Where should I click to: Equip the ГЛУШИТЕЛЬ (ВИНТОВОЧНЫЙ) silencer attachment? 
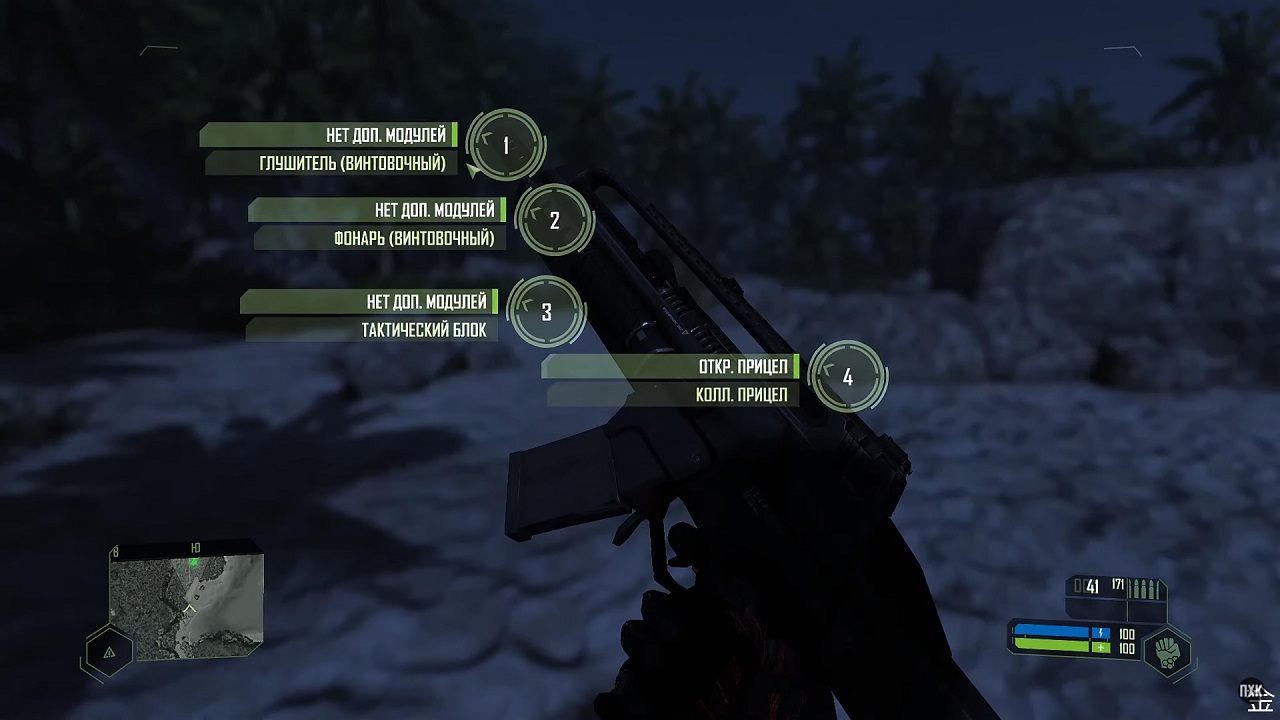(x=355, y=161)
